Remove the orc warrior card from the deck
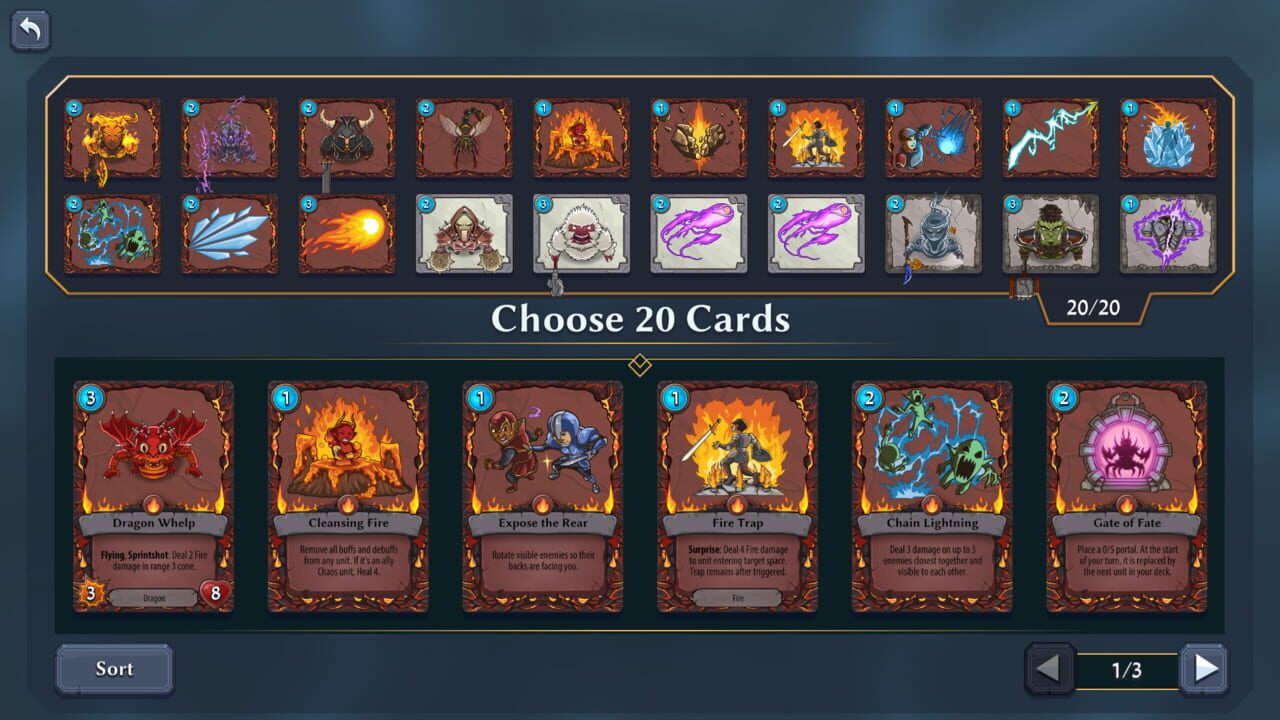Screen dimensions: 1280x720 [1049, 234]
